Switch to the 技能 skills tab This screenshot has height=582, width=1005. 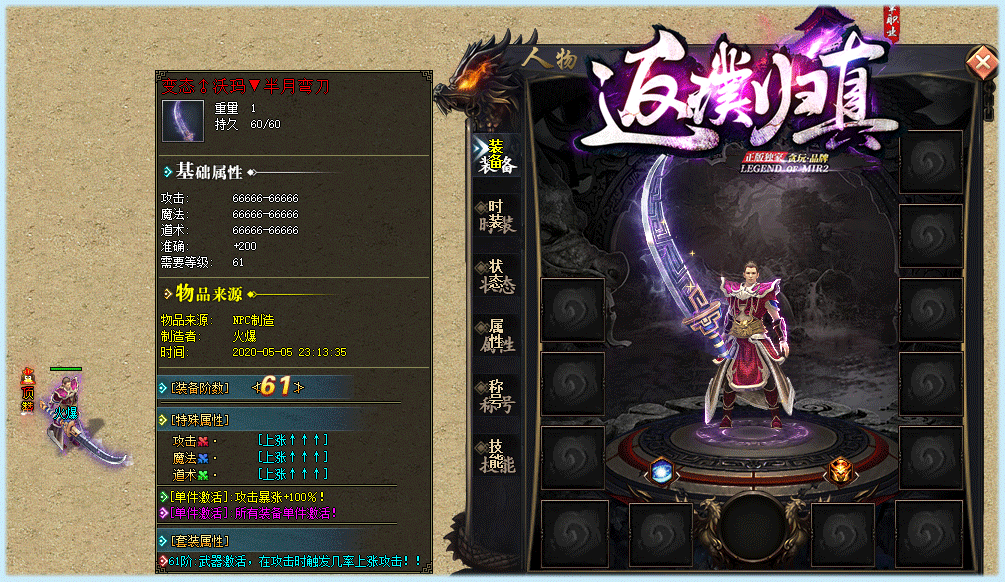(x=497, y=456)
